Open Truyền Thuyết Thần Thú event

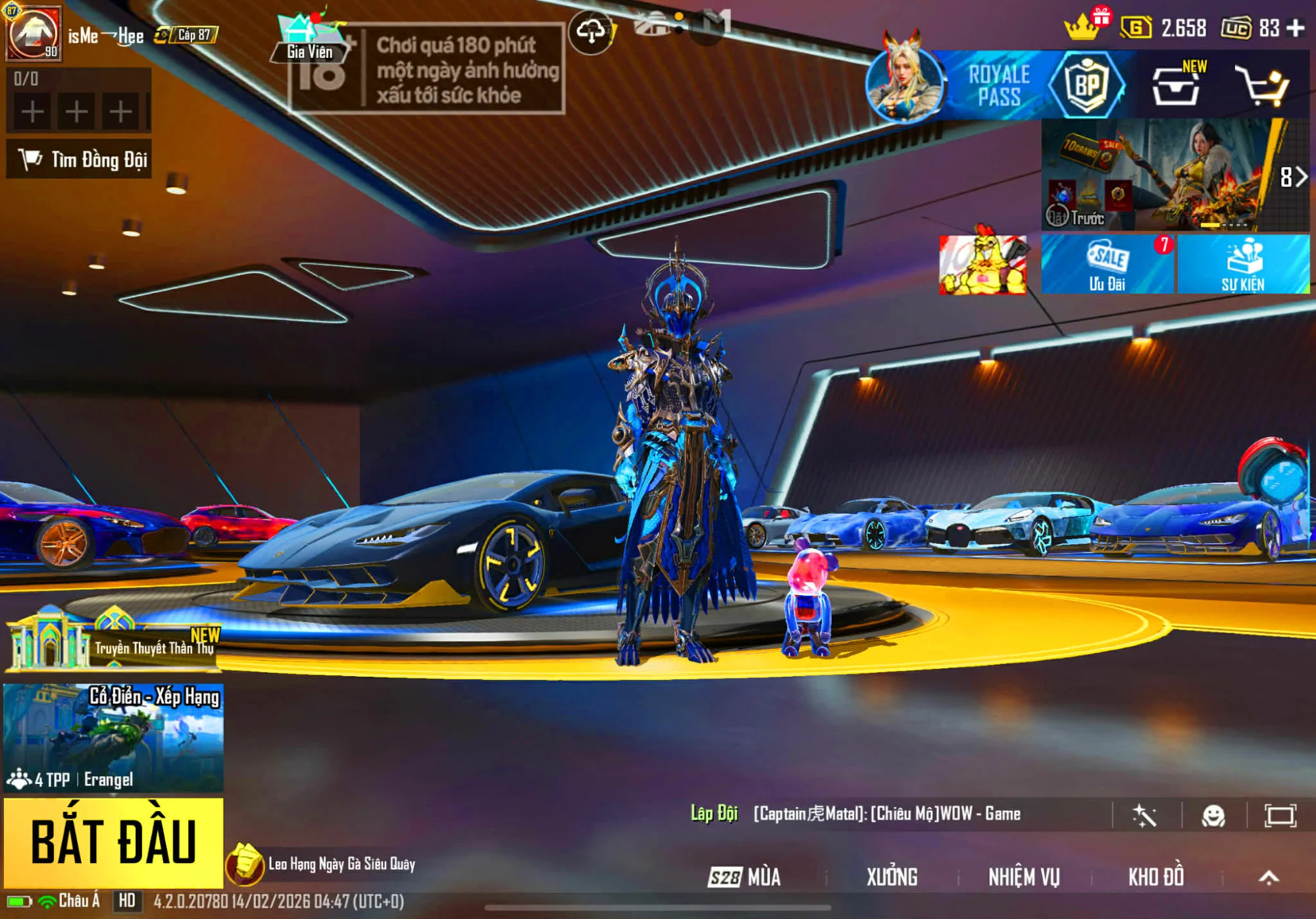pos(113,640)
